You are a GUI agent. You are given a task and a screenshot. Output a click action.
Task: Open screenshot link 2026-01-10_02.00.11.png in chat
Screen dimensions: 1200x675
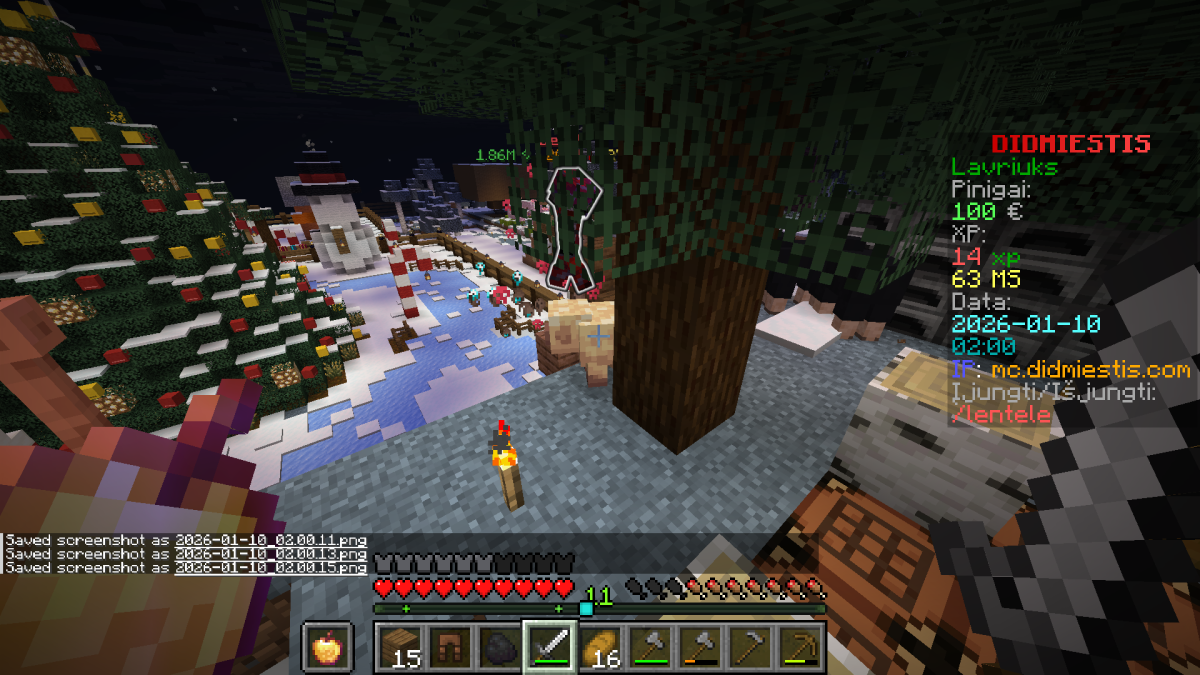(270, 540)
